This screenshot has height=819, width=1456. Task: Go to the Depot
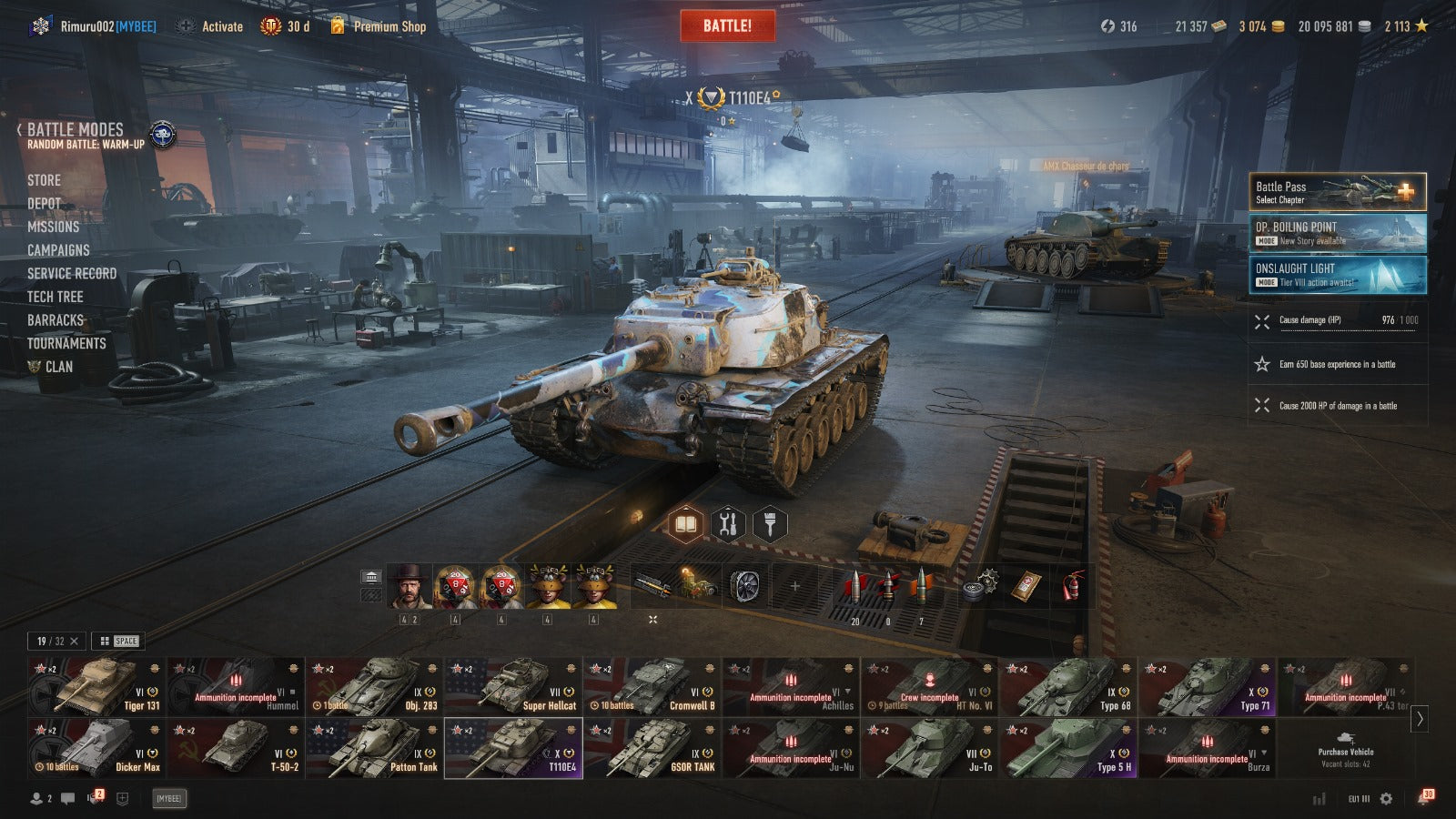44,204
